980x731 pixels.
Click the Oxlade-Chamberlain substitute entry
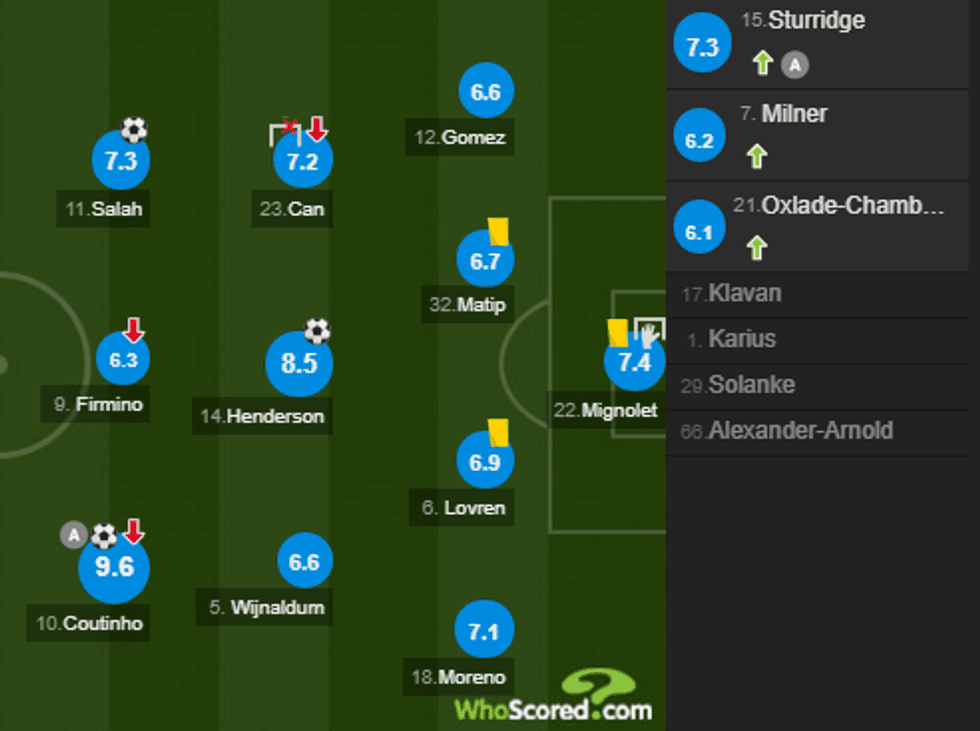[x=822, y=227]
